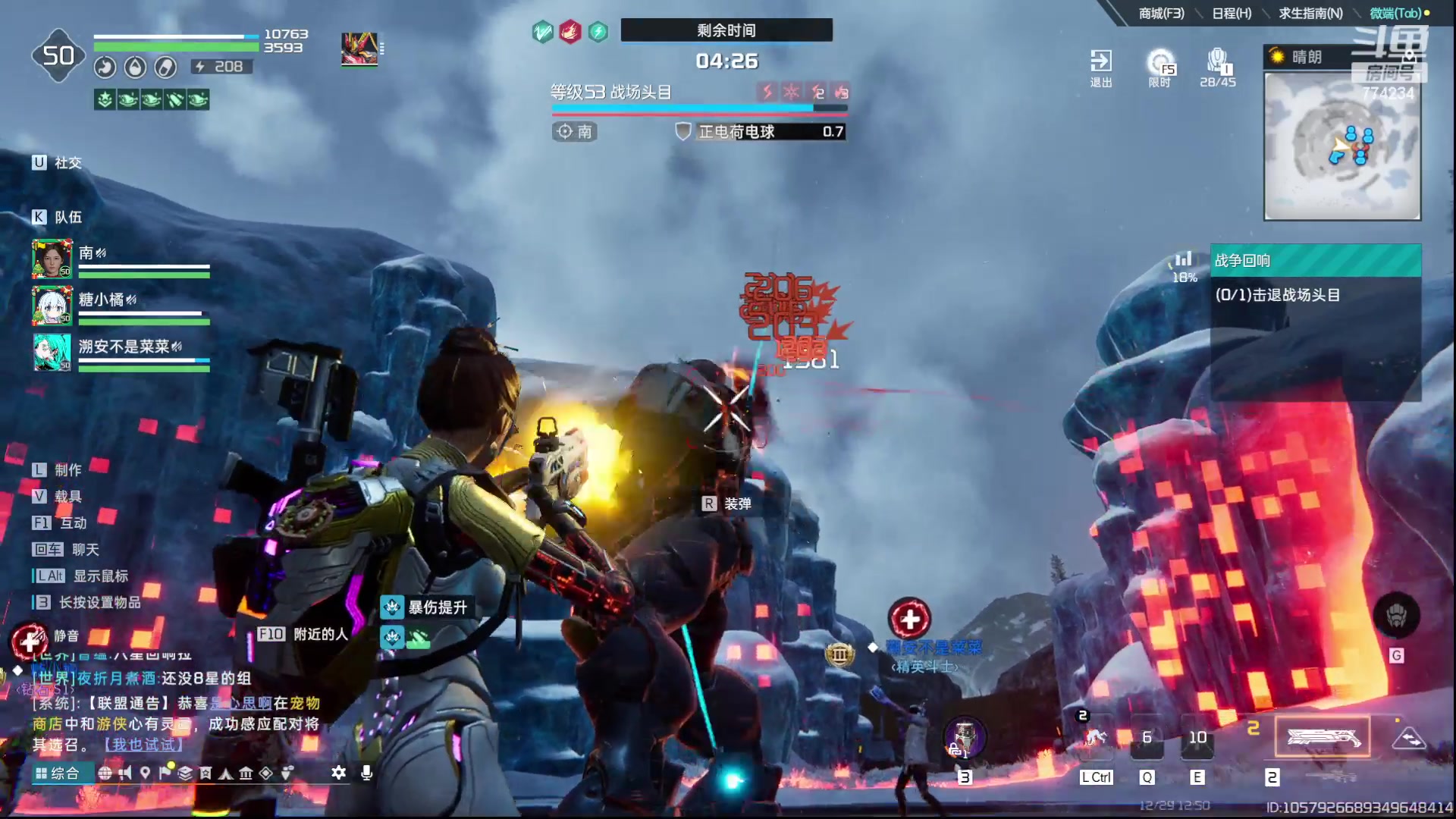Click the 退出 exit button
The image size is (1456, 819).
[x=1100, y=67]
